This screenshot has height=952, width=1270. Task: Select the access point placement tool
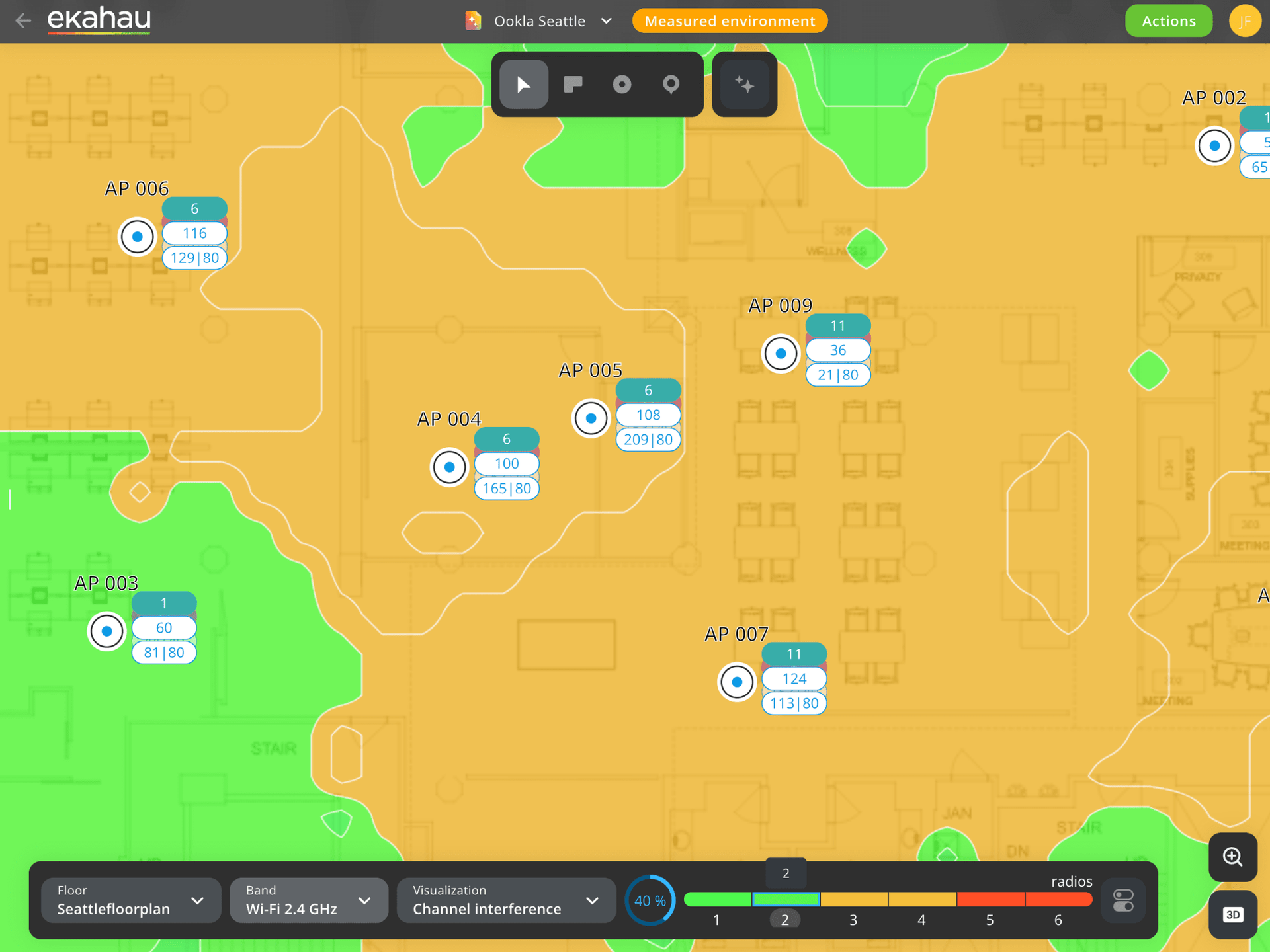[x=621, y=84]
